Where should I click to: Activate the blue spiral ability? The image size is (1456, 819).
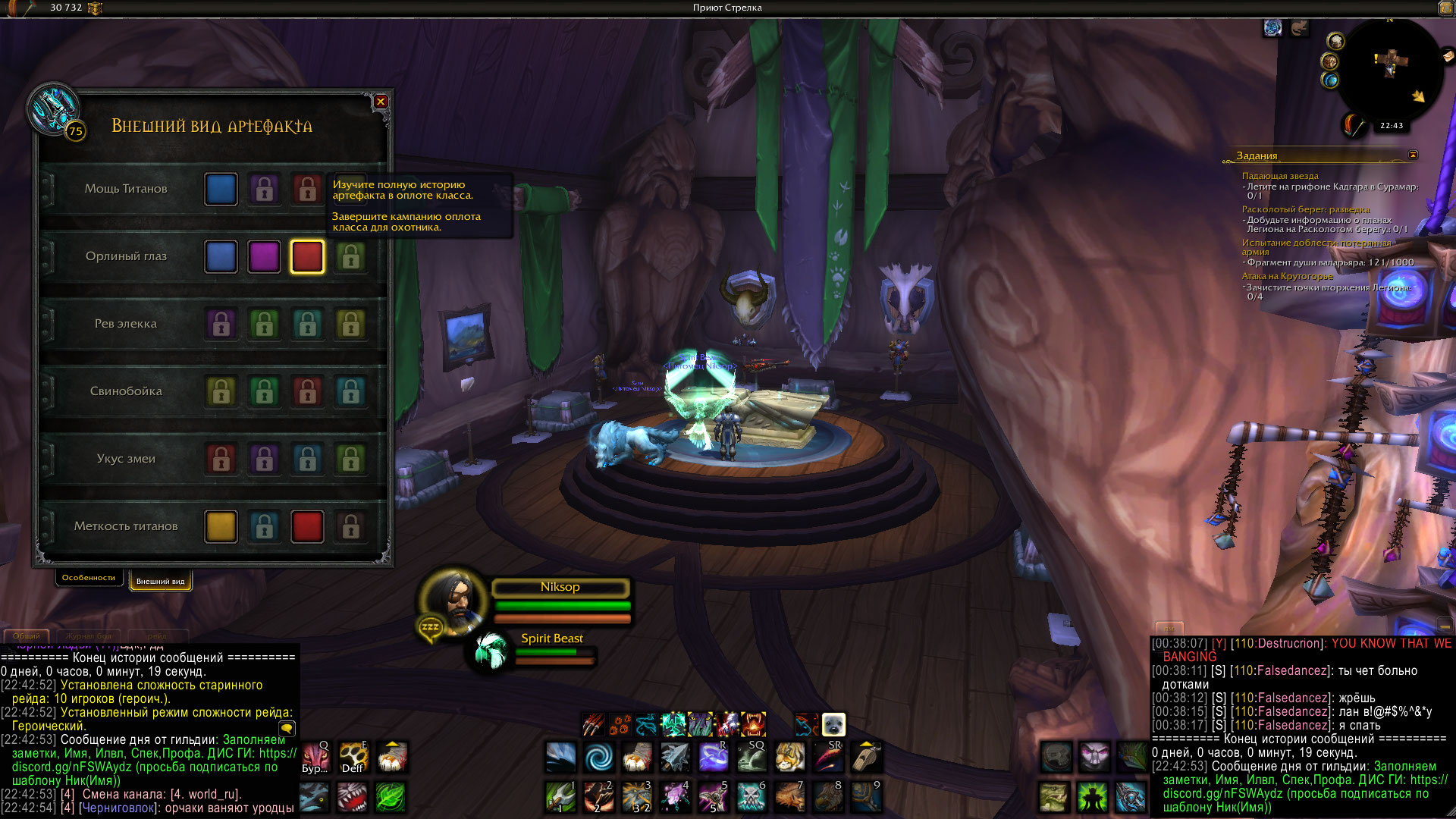[599, 757]
